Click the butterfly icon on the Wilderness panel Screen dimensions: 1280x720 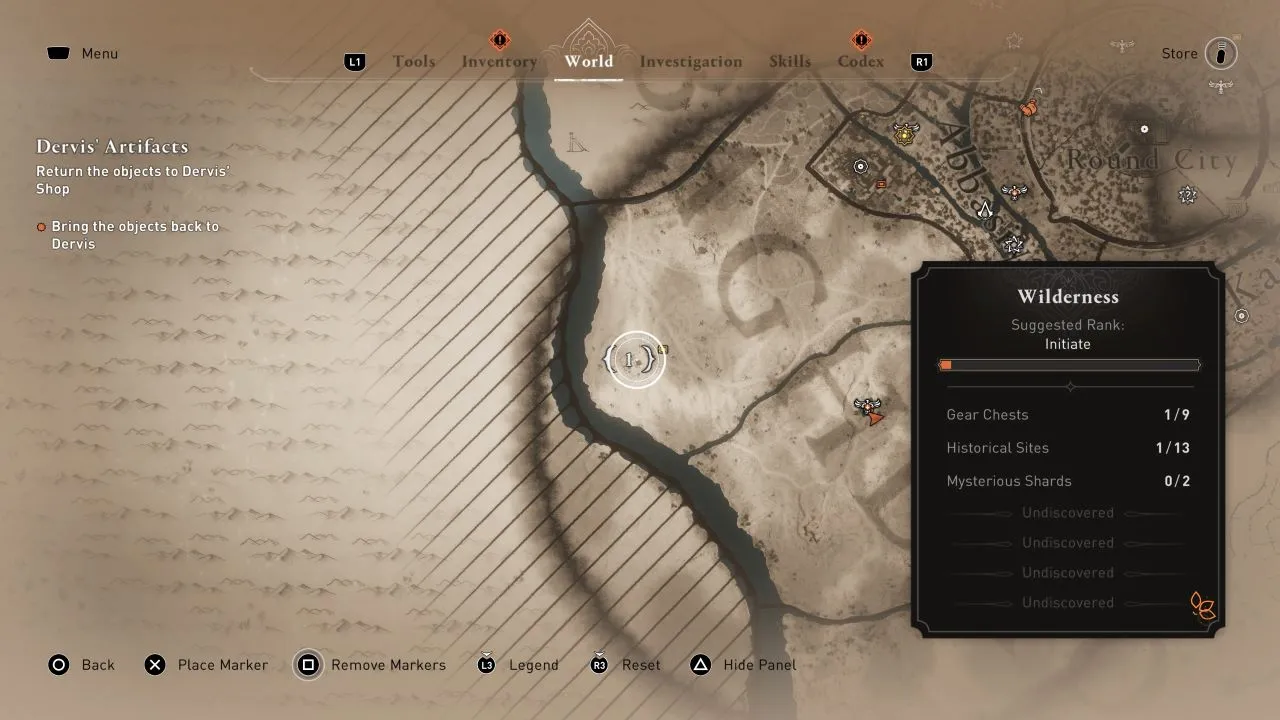1201,606
